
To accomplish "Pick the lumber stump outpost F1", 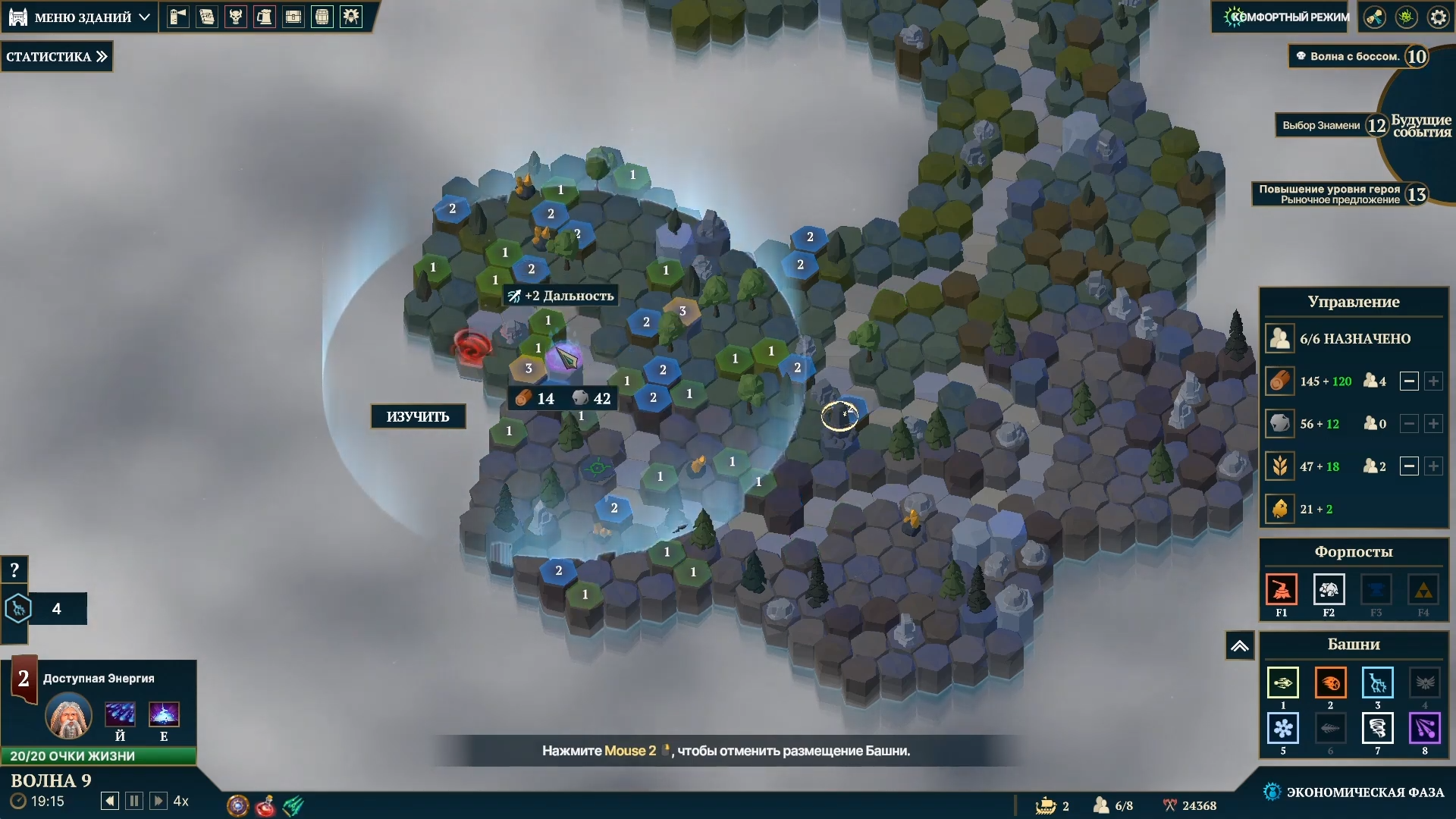I will [x=1282, y=590].
